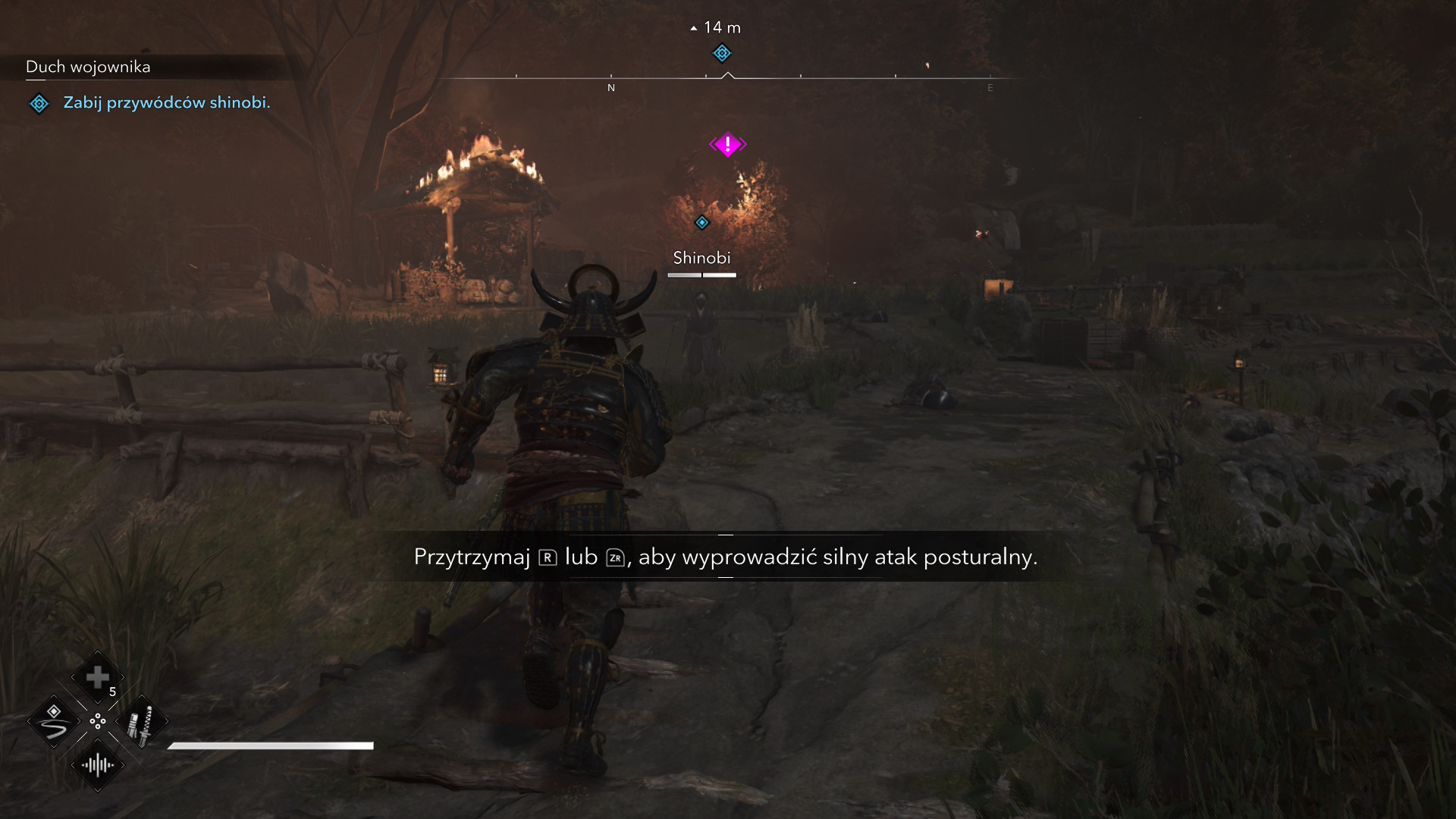The width and height of the screenshot is (1456, 819).
Task: Select the winding path waypoint slot
Action: [54, 722]
